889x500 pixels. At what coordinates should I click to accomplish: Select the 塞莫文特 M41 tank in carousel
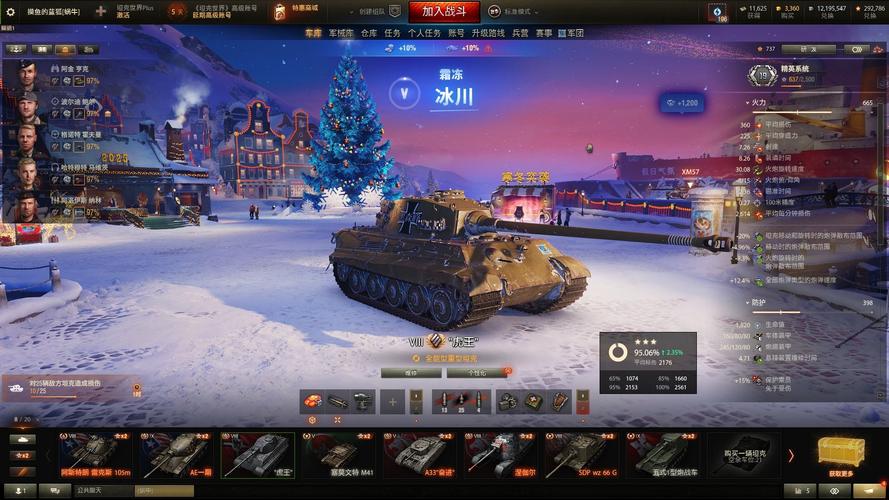(337, 455)
